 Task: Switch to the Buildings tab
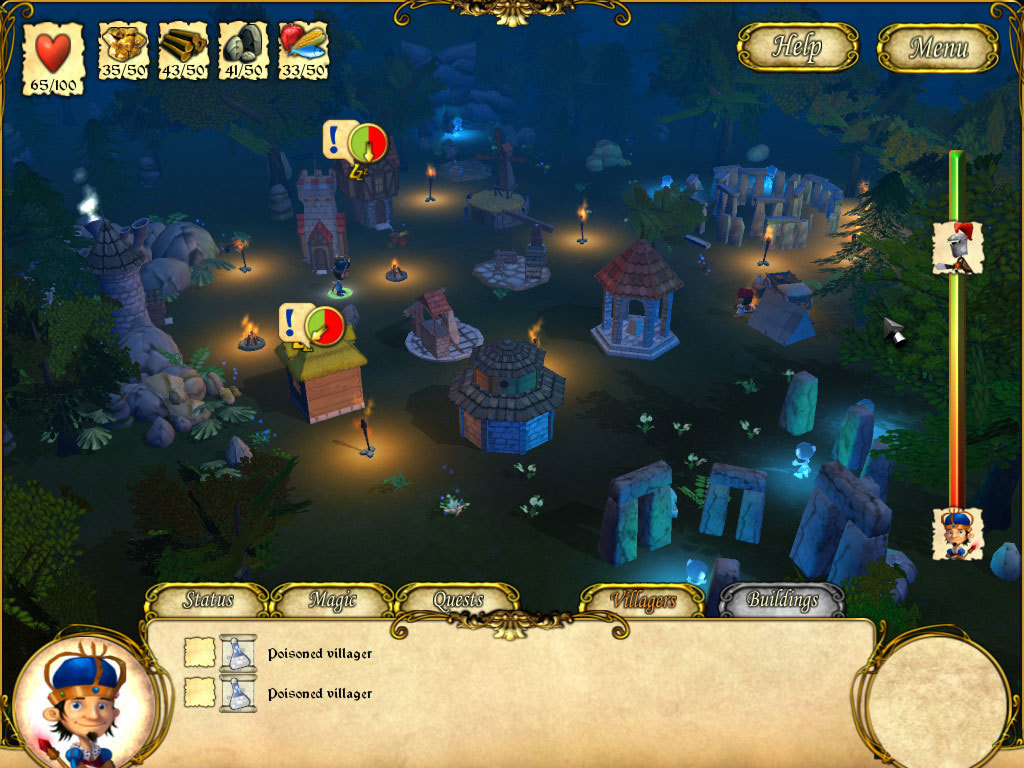[782, 601]
